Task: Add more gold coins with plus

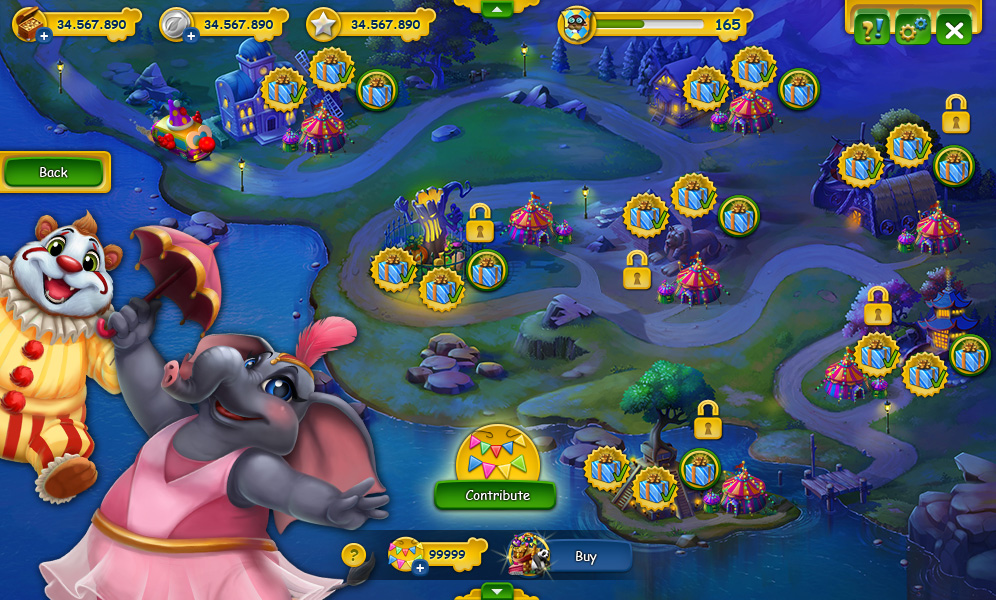Action: click(x=44, y=37)
